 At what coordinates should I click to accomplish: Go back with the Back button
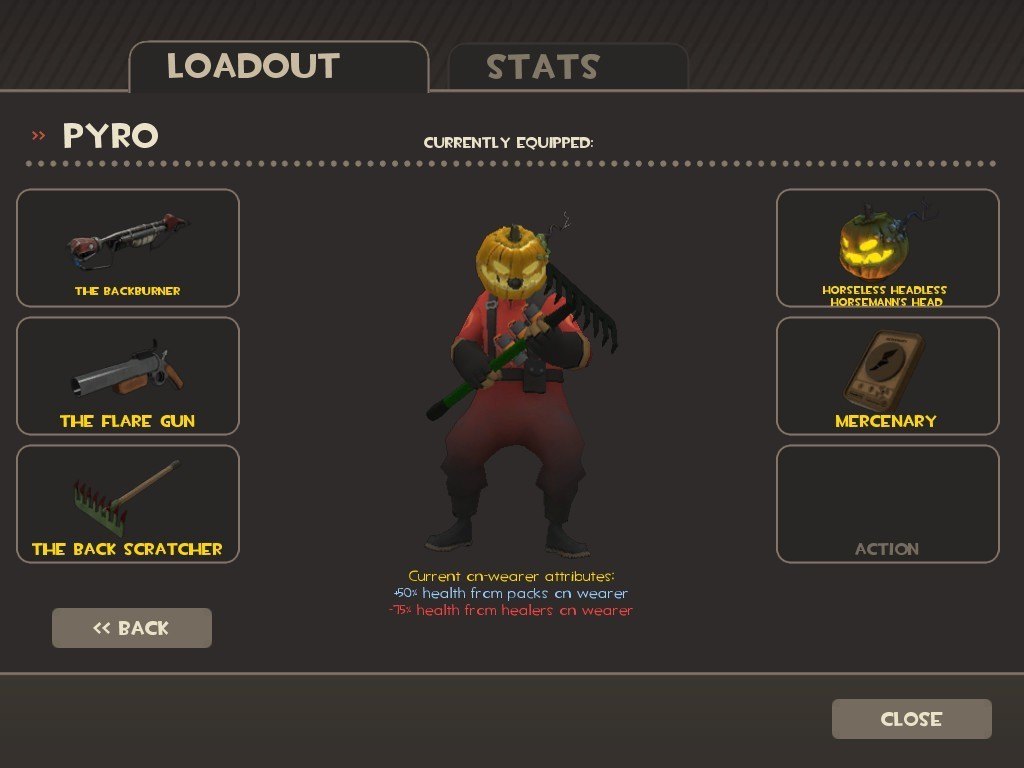tap(132, 628)
